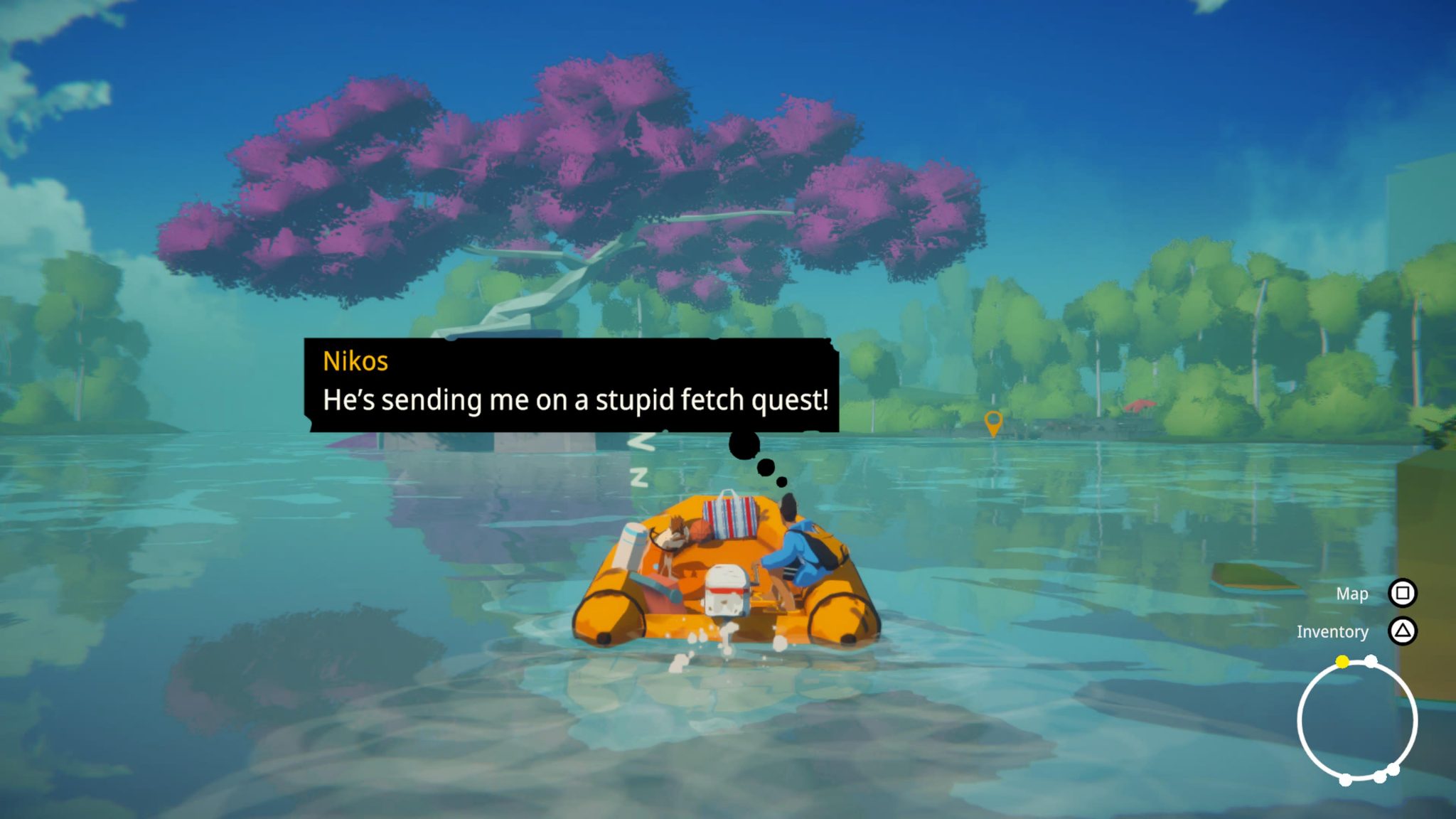This screenshot has height=819, width=1456.
Task: Click the yellow dot on the progress ring
Action: [1342, 661]
